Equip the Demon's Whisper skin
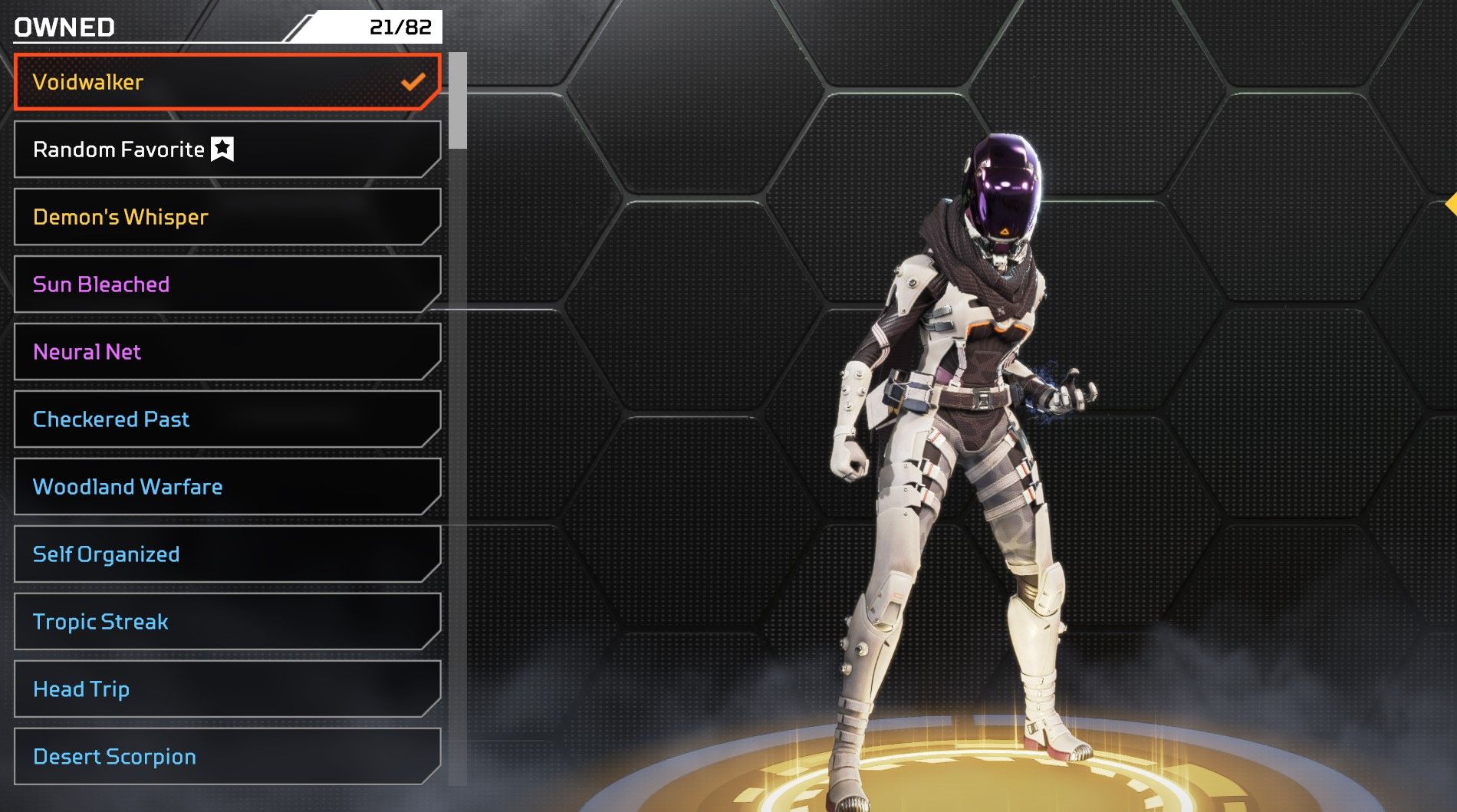The width and height of the screenshot is (1457, 812). coord(227,217)
